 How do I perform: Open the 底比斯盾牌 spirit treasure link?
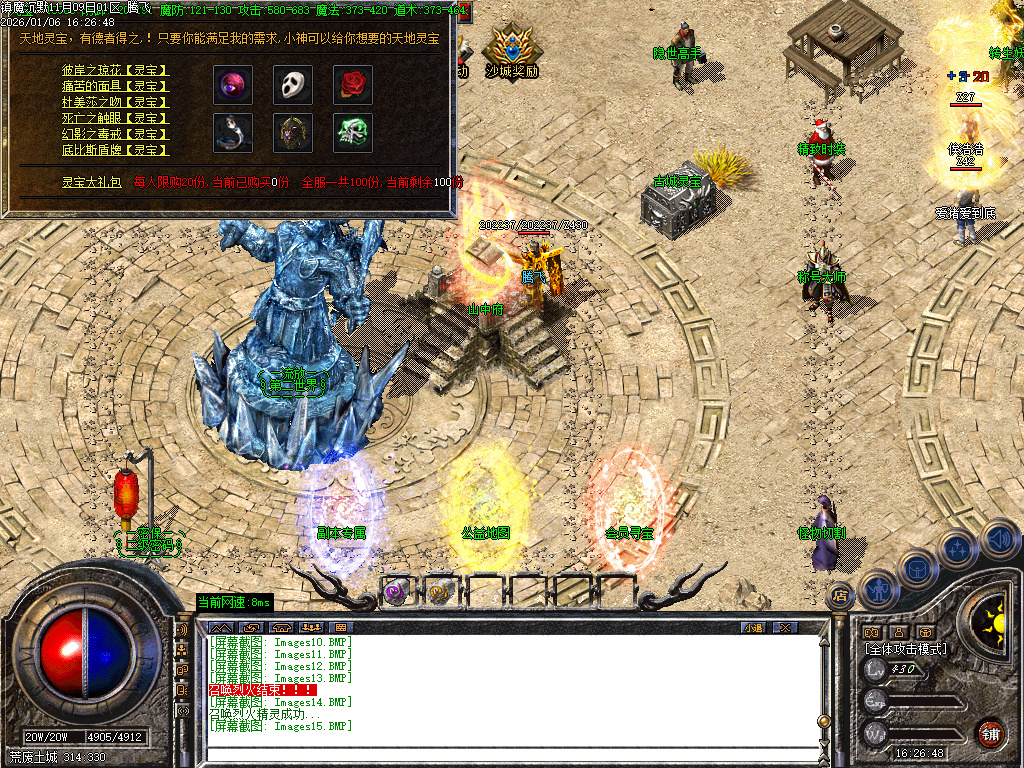(x=115, y=150)
